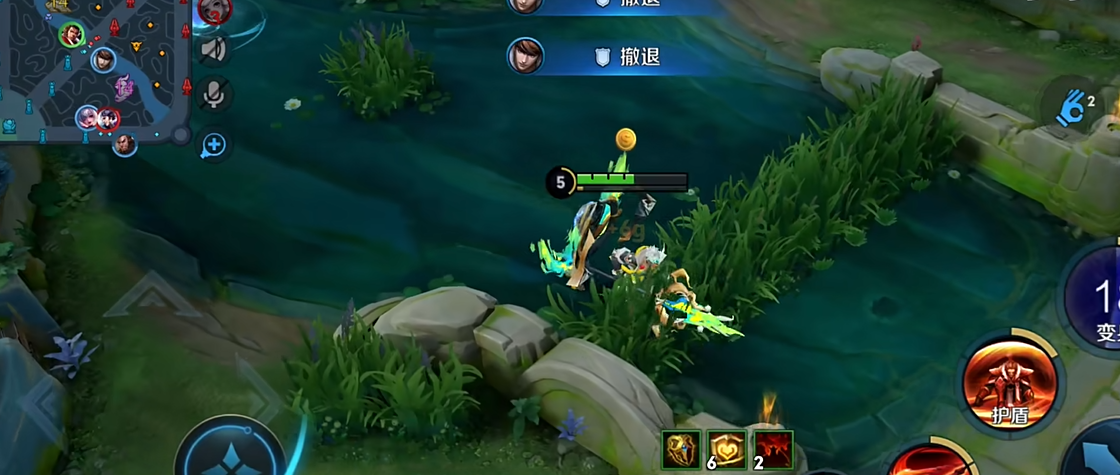Toggle the muted speaker icon
This screenshot has width=1120, height=475.
tap(213, 48)
